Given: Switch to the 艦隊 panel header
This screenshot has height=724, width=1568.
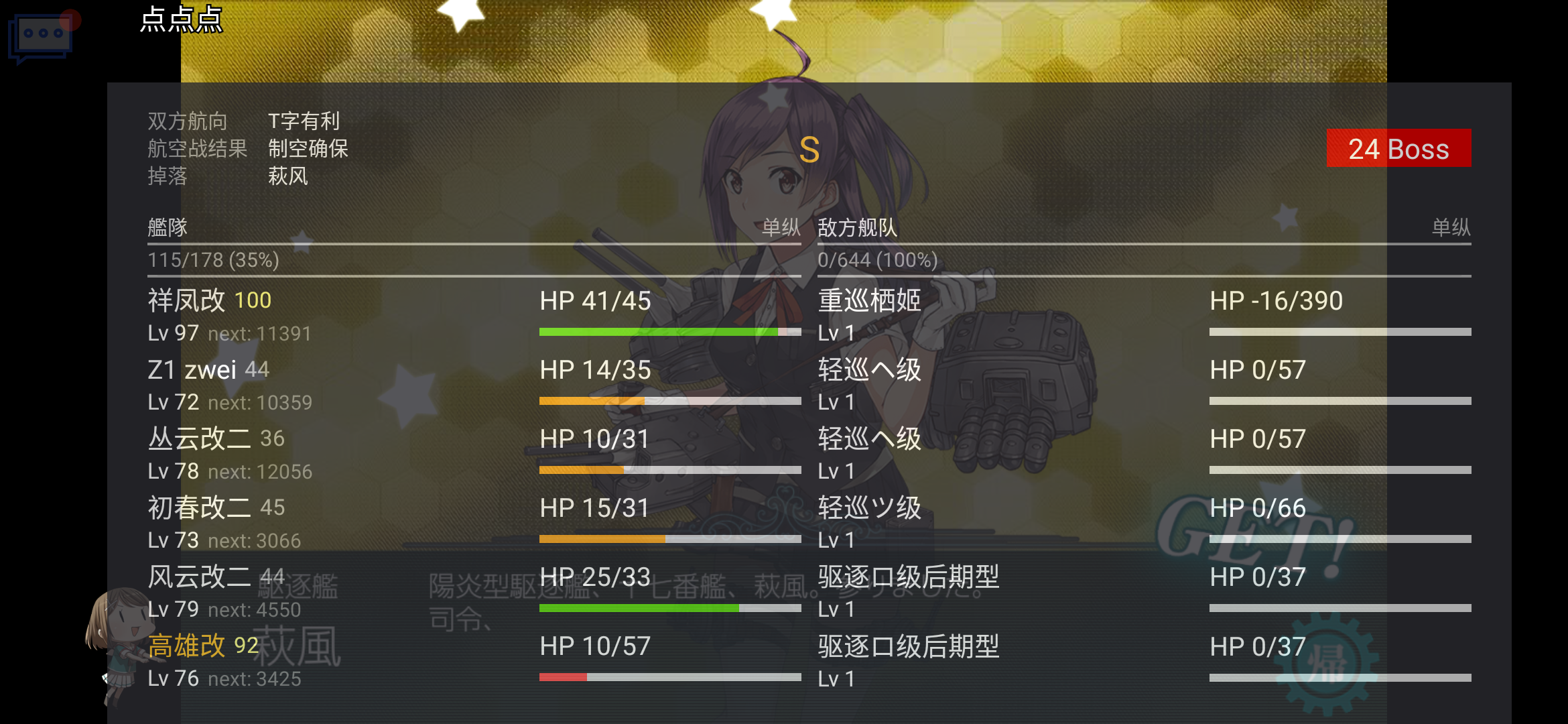Looking at the screenshot, I should click(166, 228).
